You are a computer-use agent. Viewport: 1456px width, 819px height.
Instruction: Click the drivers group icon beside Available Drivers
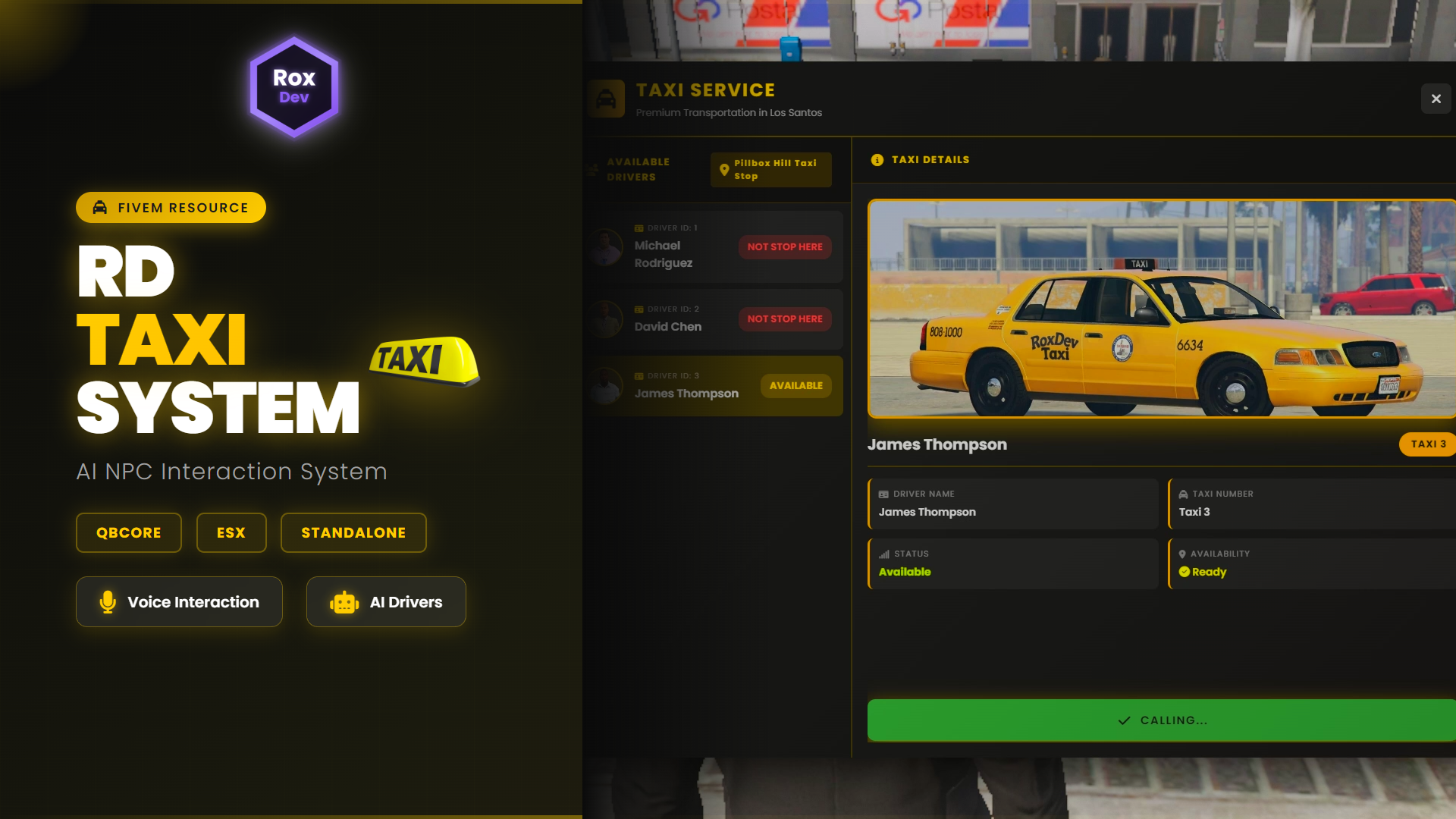point(589,169)
